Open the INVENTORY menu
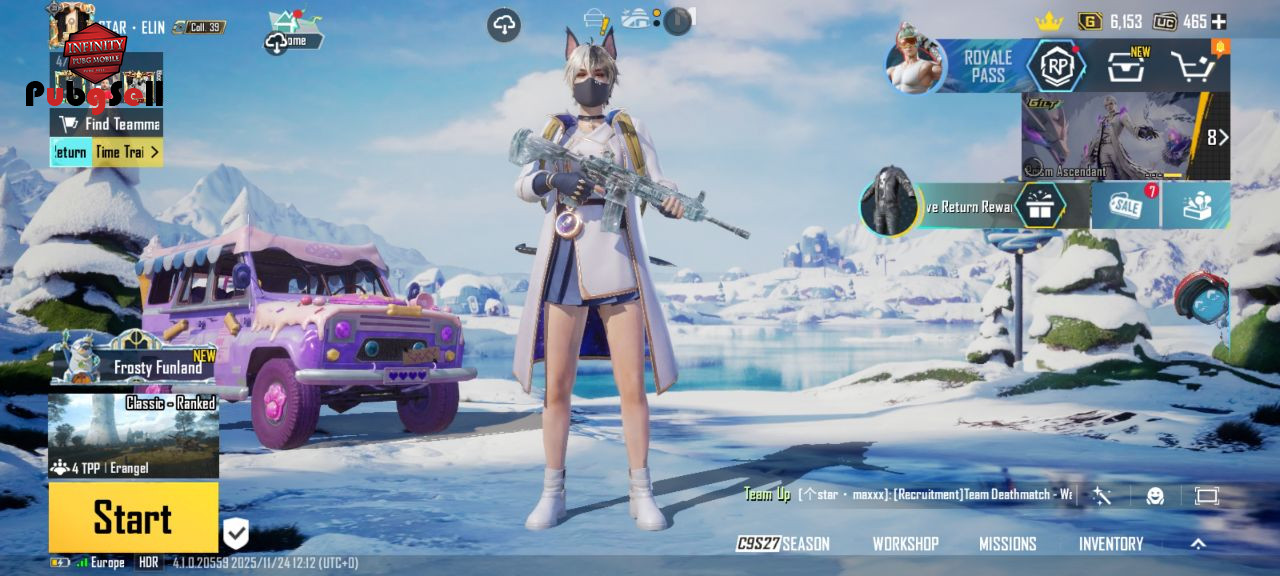The image size is (1280, 576). [x=1110, y=544]
